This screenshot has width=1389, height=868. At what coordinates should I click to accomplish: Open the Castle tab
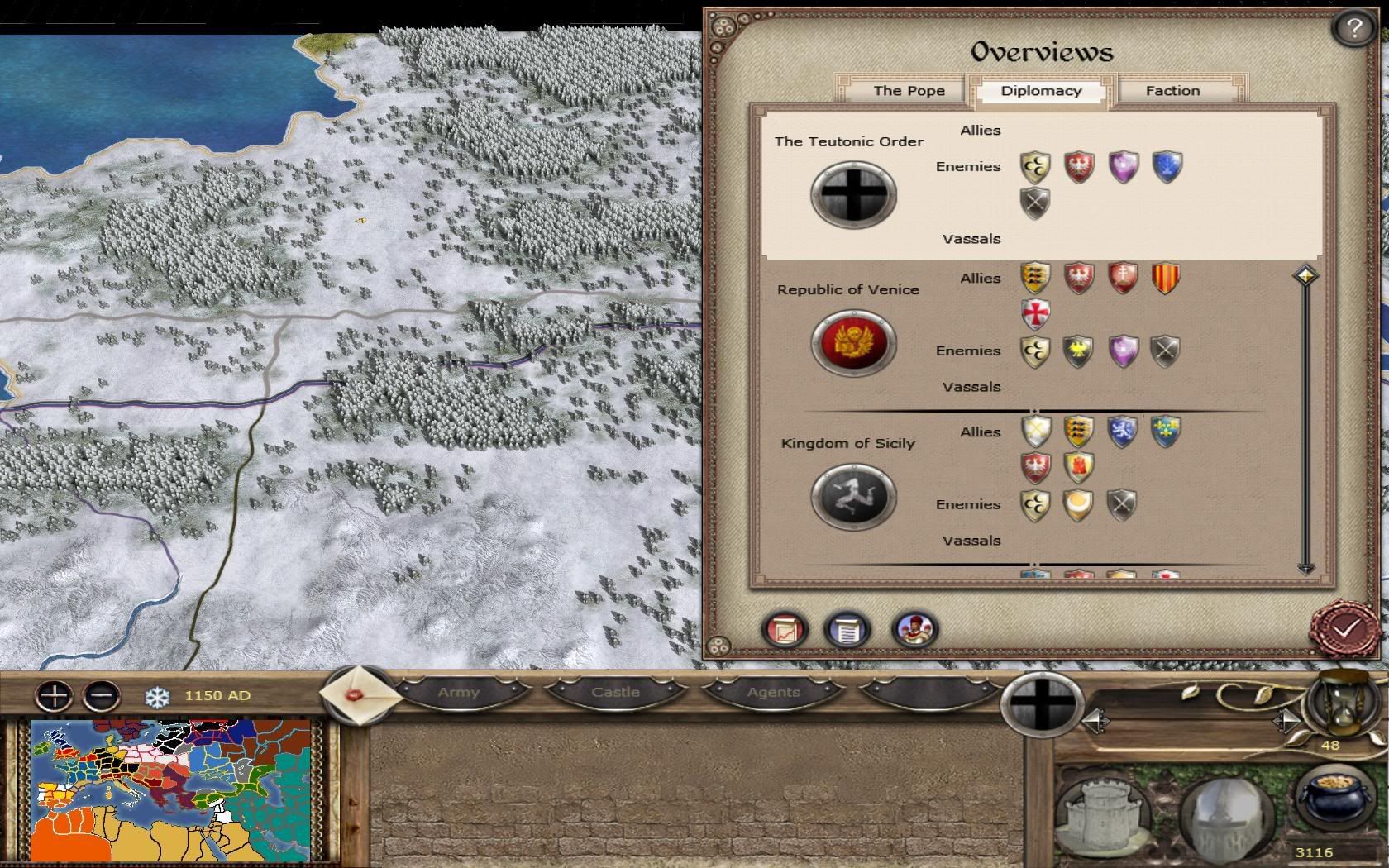[615, 693]
